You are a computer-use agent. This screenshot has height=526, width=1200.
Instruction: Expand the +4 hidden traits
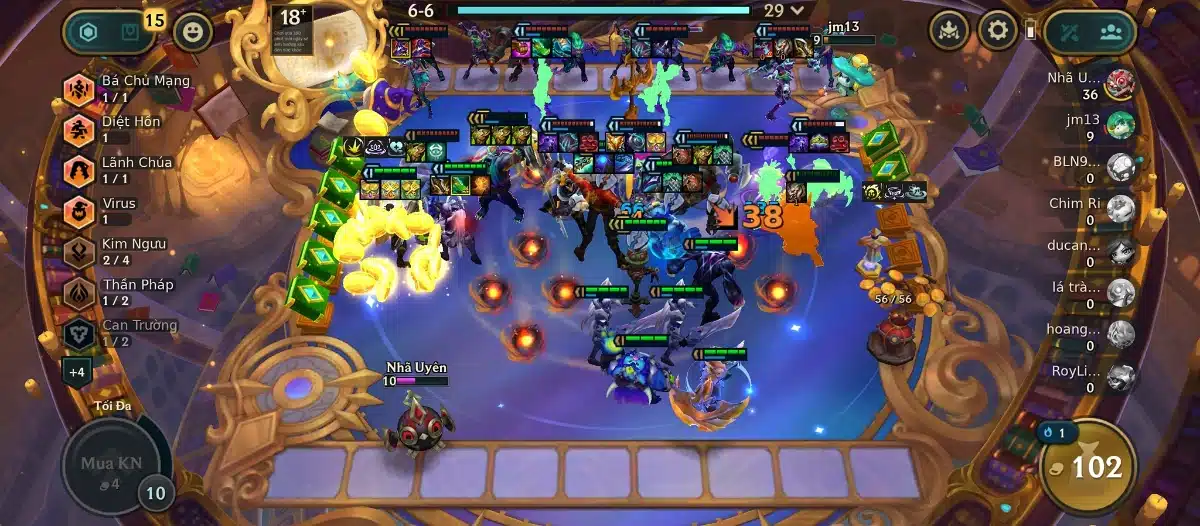tap(77, 372)
